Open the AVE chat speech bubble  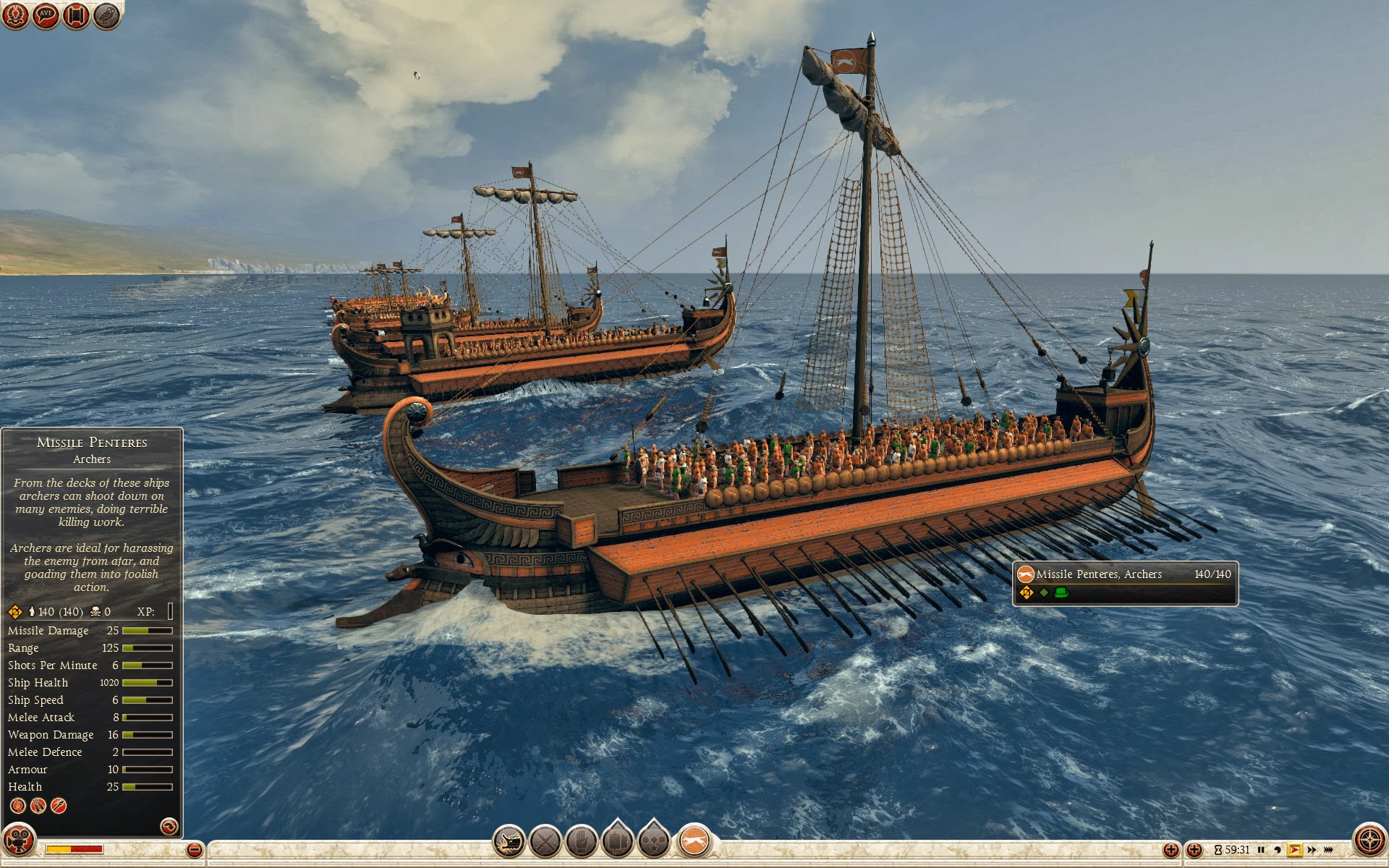46,15
